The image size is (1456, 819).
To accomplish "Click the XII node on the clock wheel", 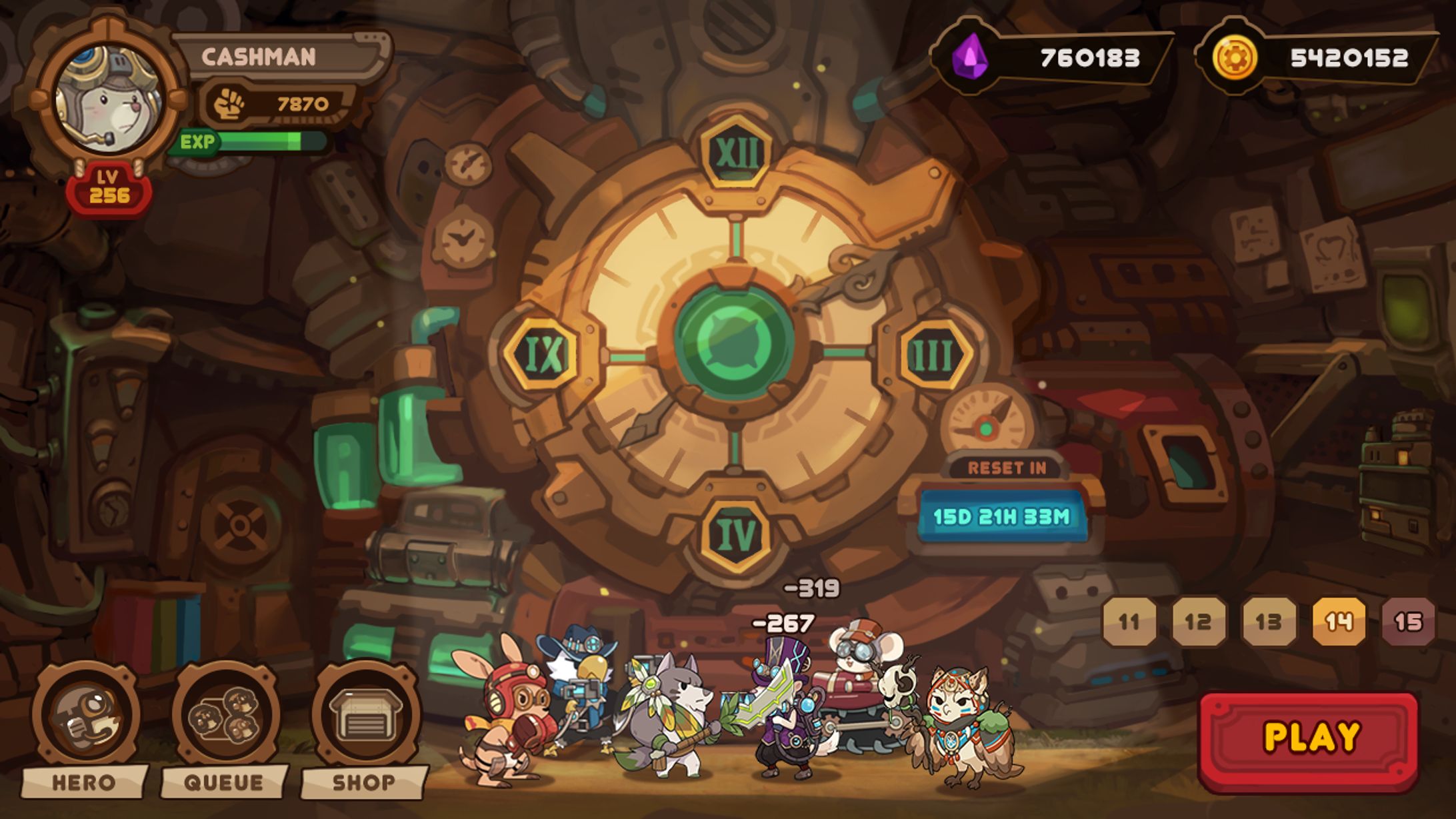I will tap(736, 153).
